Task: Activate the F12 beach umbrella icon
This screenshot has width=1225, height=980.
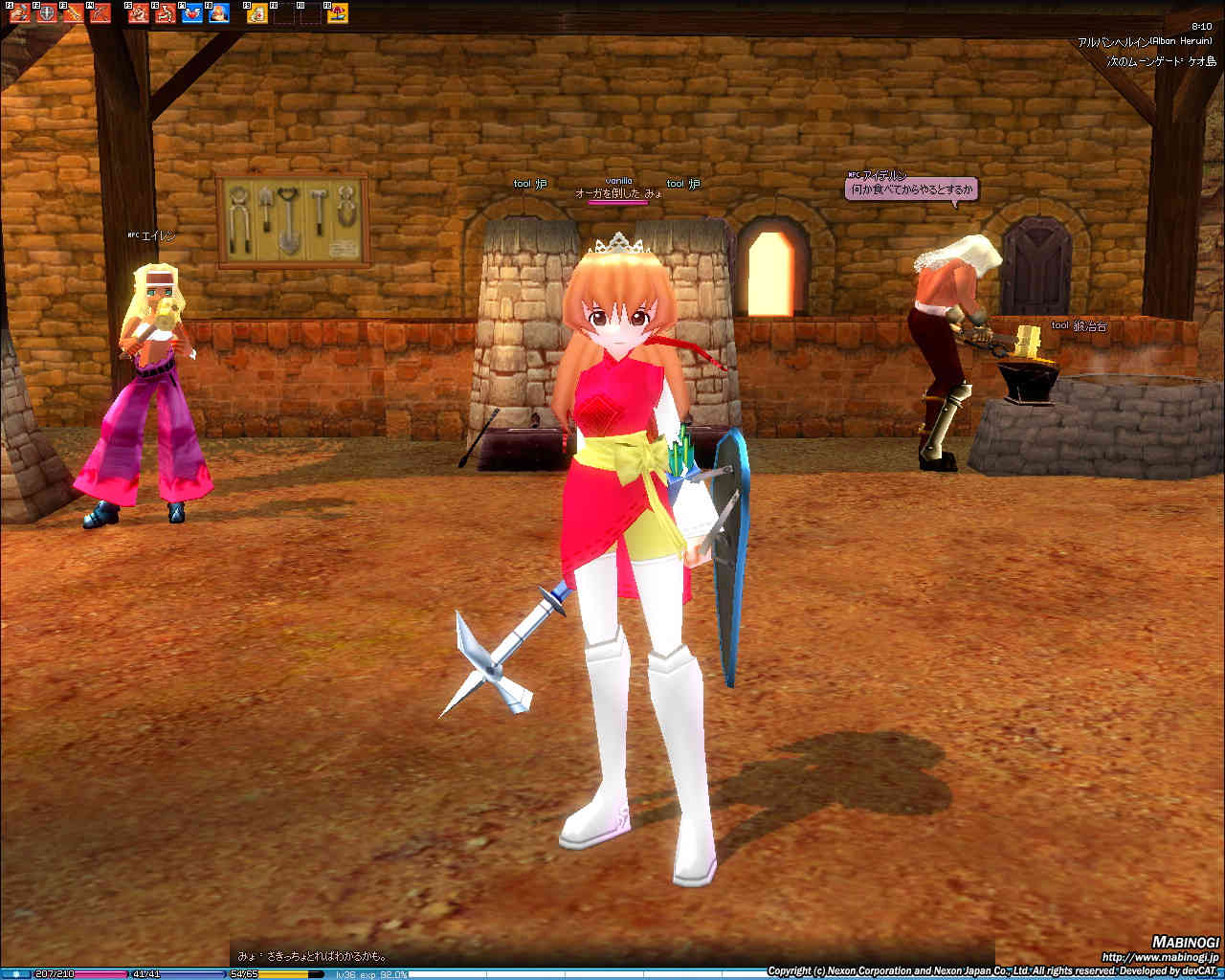Action: 338,13
